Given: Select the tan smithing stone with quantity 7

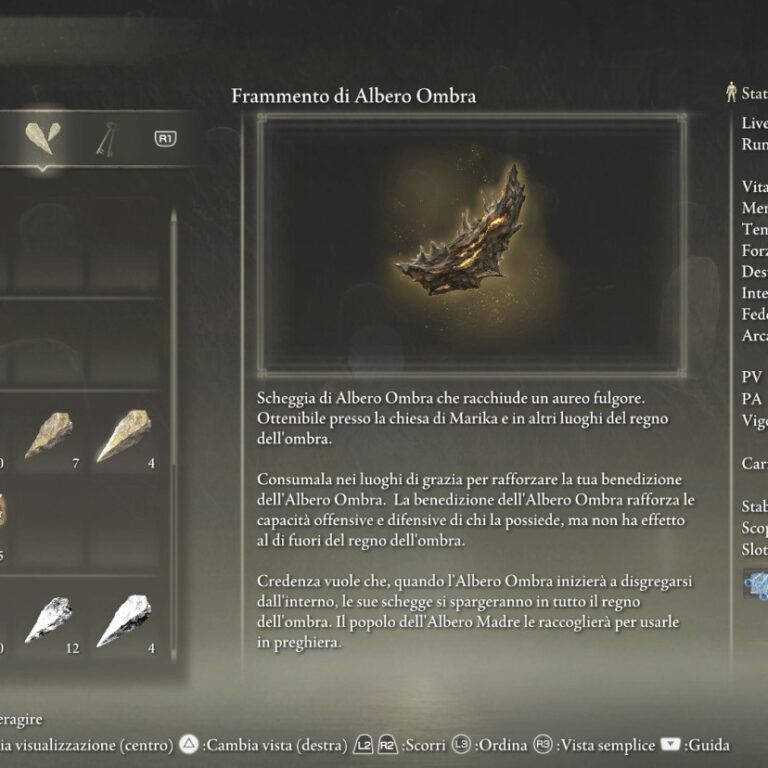Looking at the screenshot, I should pos(50,435).
